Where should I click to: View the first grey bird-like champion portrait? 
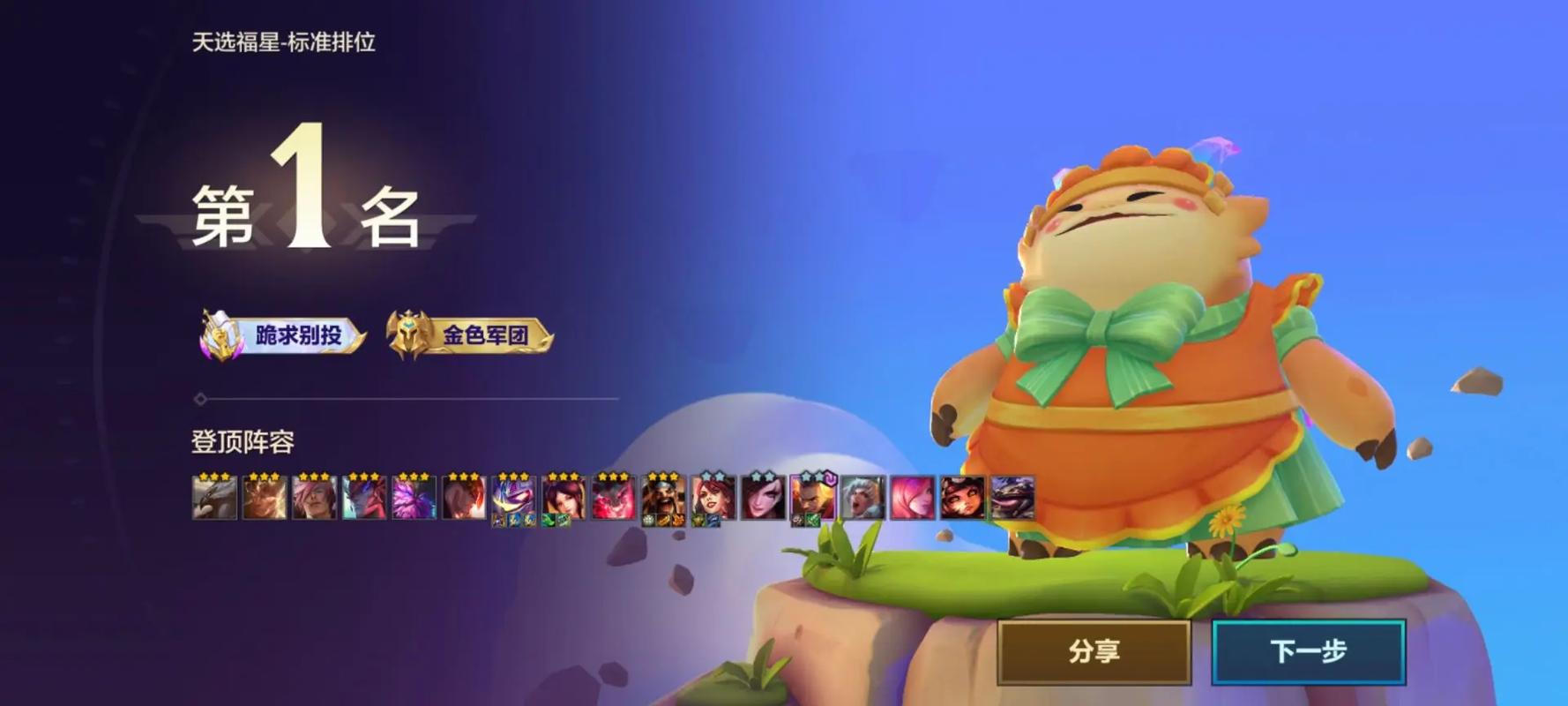214,498
